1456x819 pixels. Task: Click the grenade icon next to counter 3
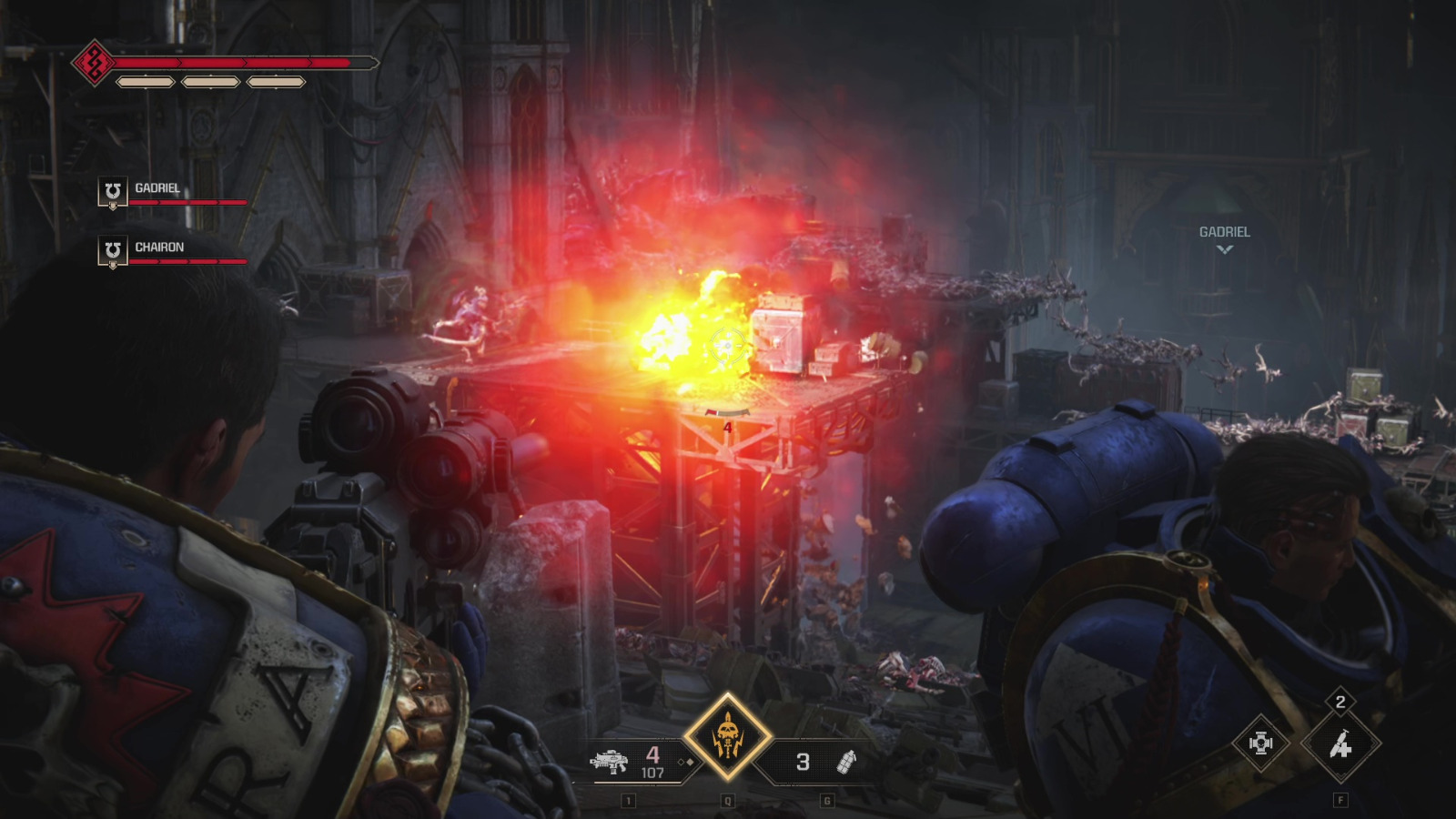pyautogui.click(x=846, y=763)
